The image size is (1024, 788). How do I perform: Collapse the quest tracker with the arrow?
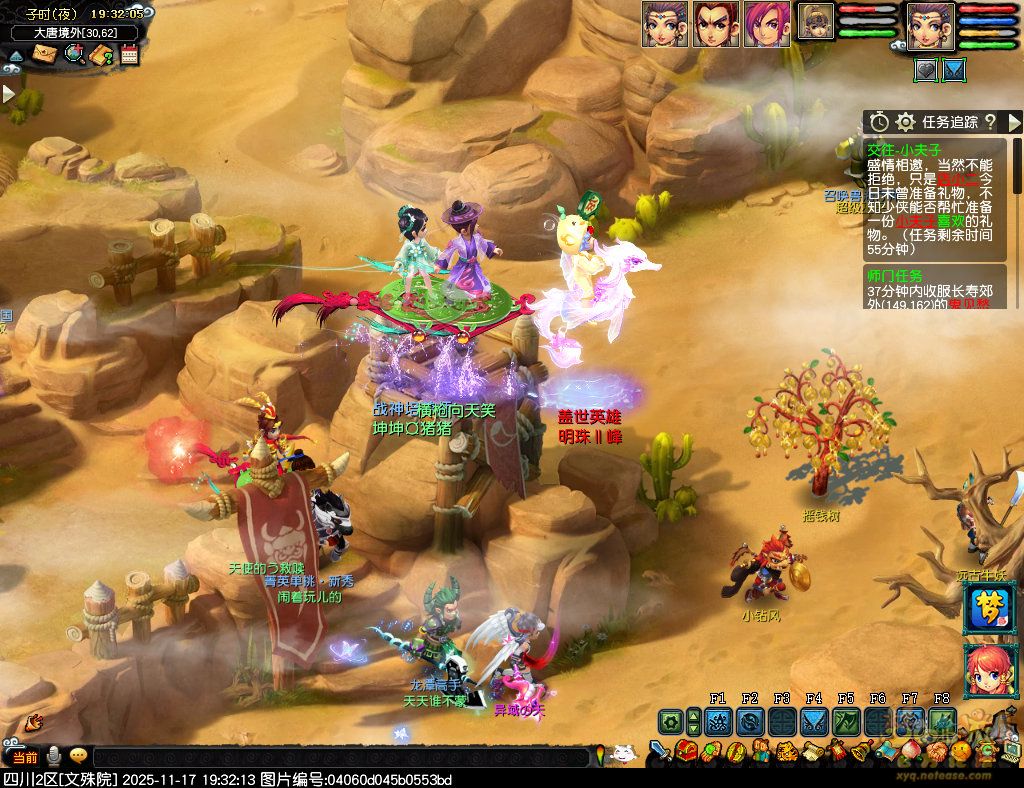1013,122
